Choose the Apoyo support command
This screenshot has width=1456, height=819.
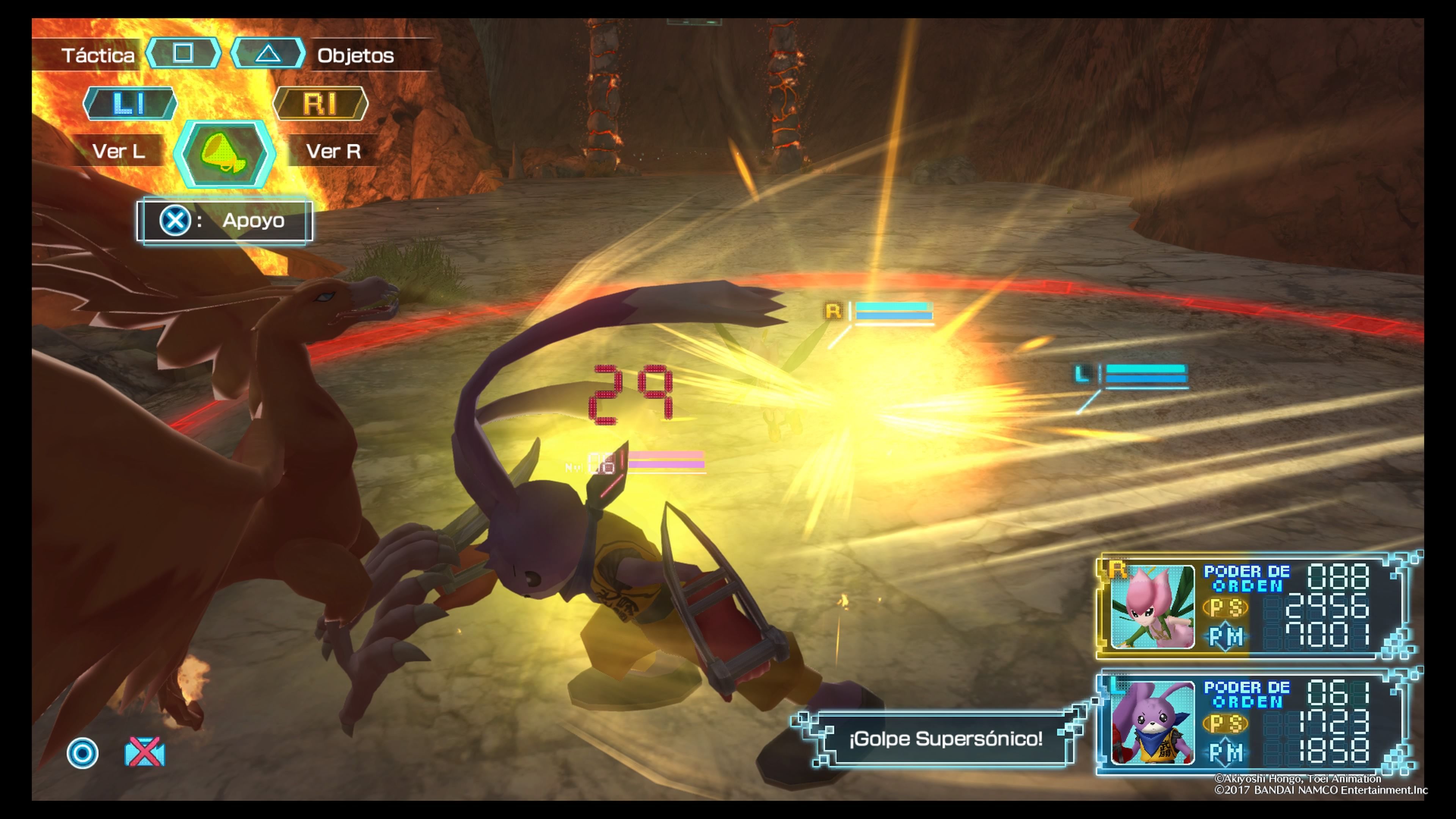224,220
